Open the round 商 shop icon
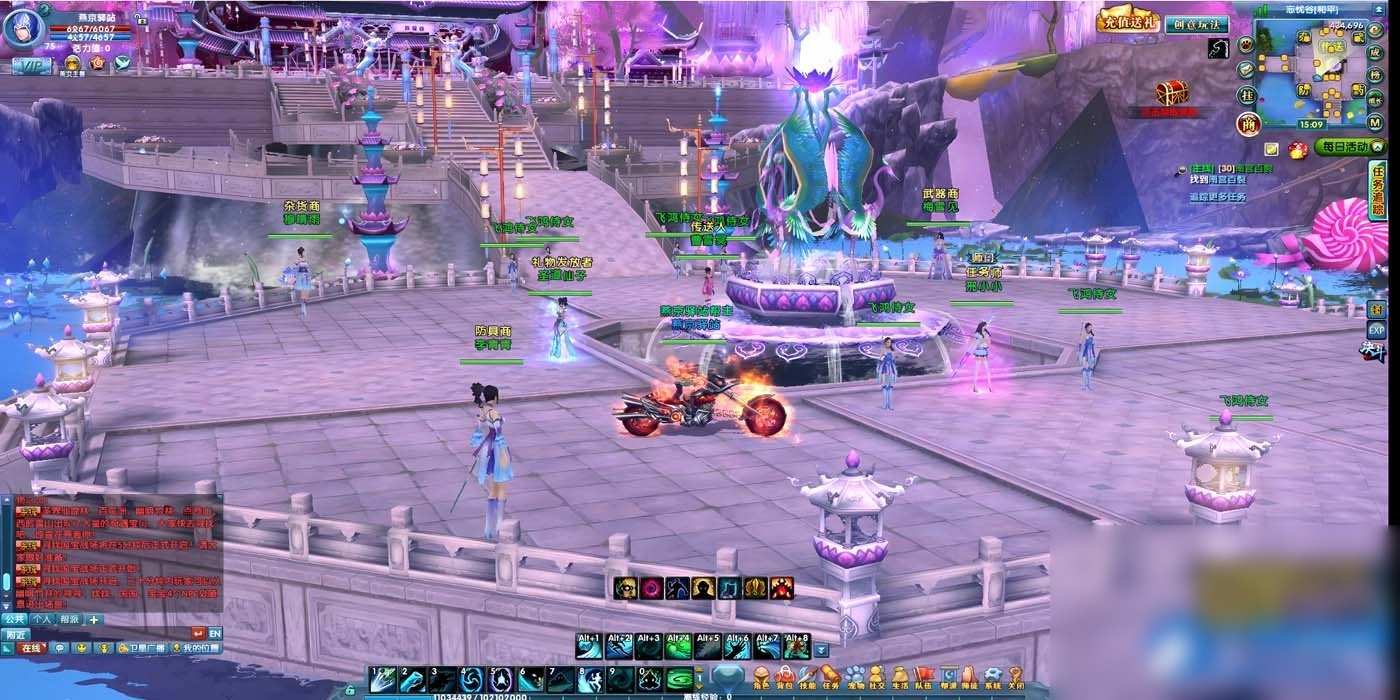 pos(1246,123)
